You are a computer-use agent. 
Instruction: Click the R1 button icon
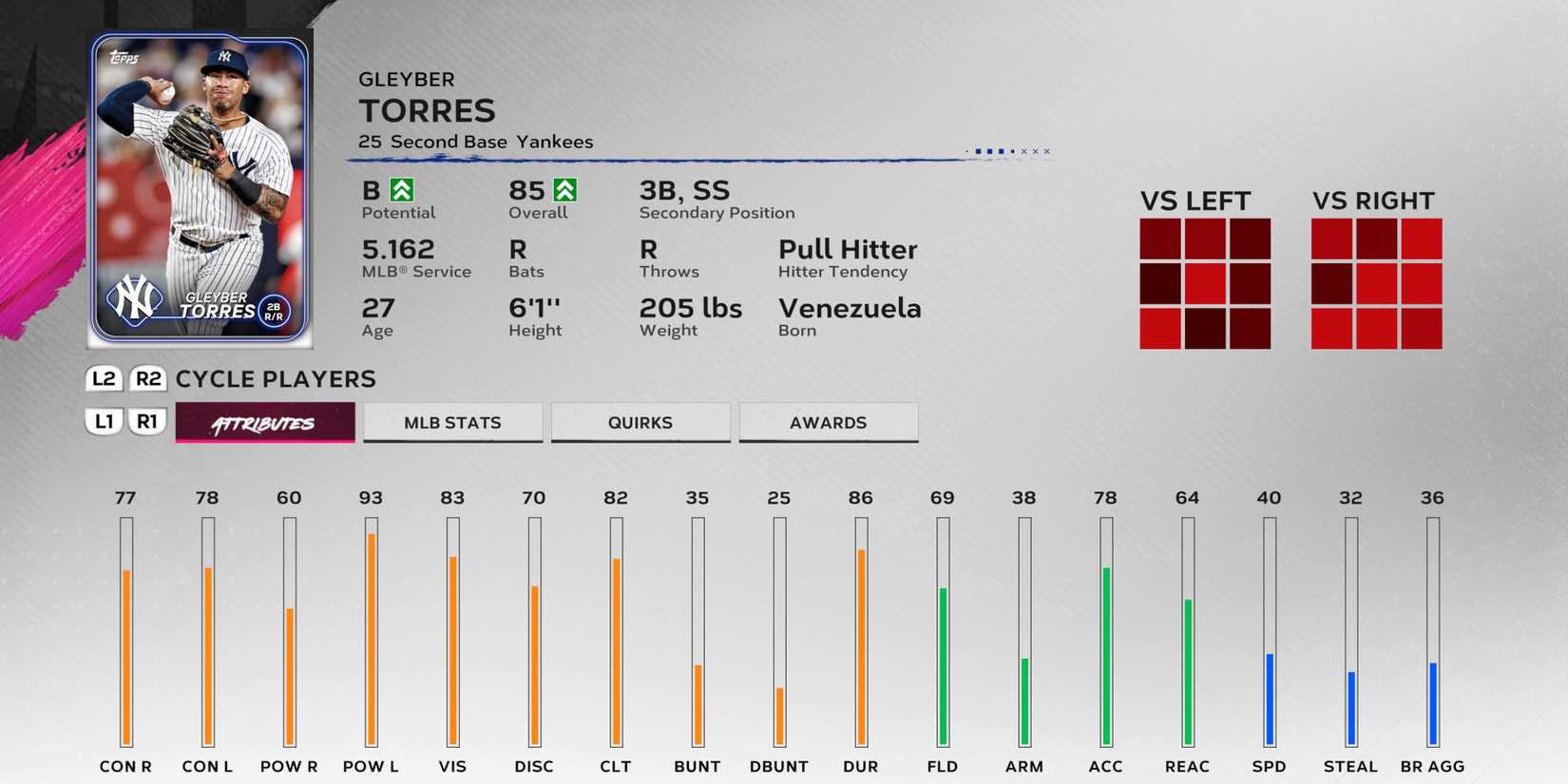click(147, 421)
